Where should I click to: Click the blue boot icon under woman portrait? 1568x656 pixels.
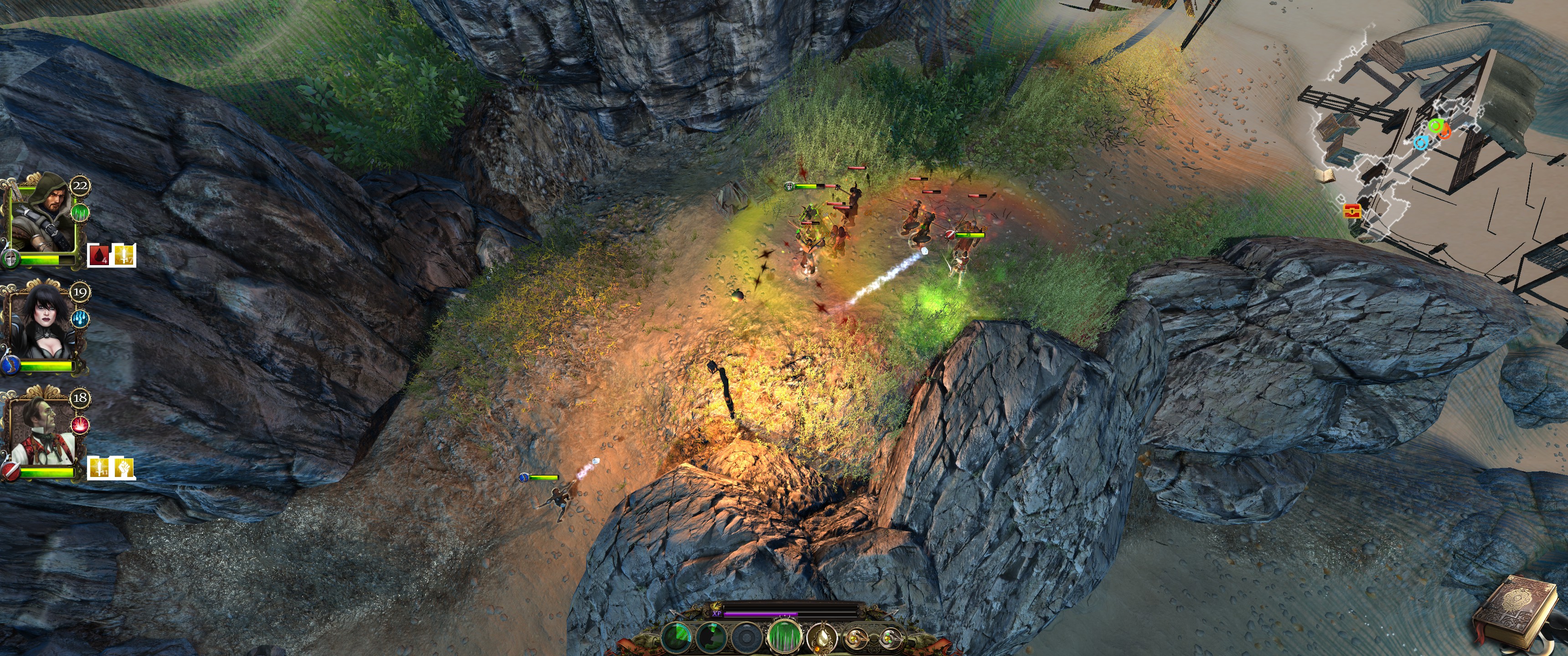tap(10, 365)
